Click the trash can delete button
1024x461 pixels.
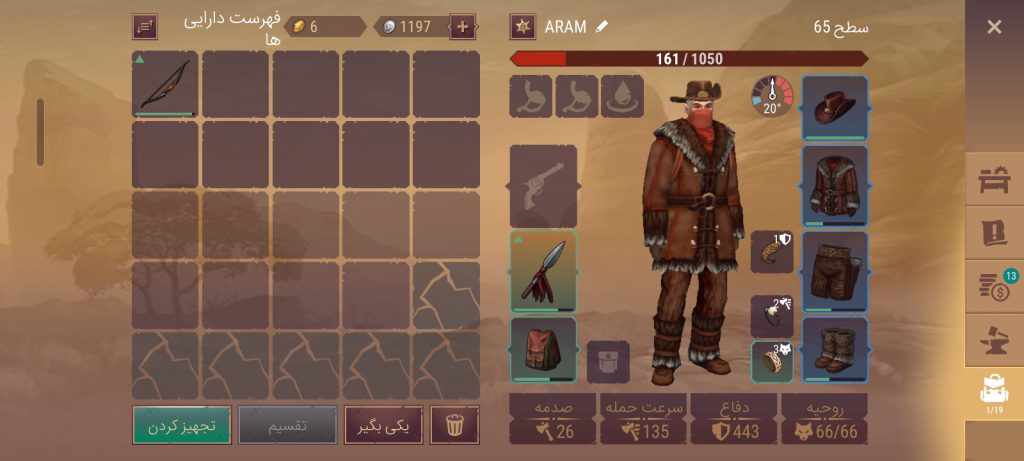455,425
